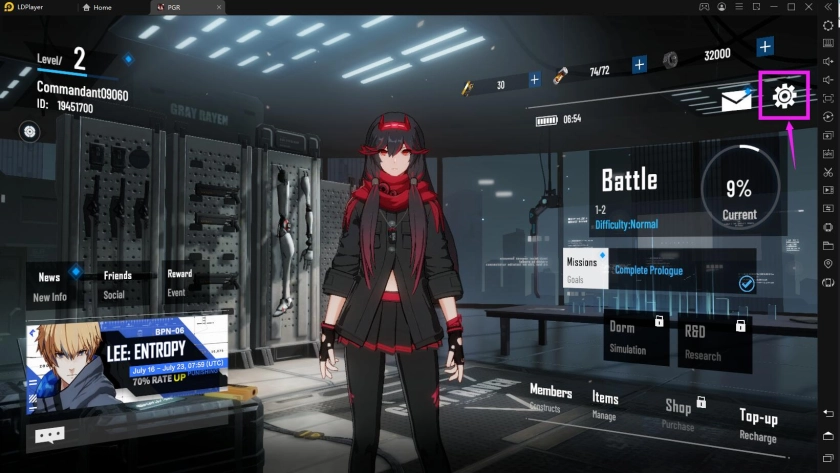Screen dimensions: 840x473
Task: Add more of the 32000 currency
Action: pos(765,47)
